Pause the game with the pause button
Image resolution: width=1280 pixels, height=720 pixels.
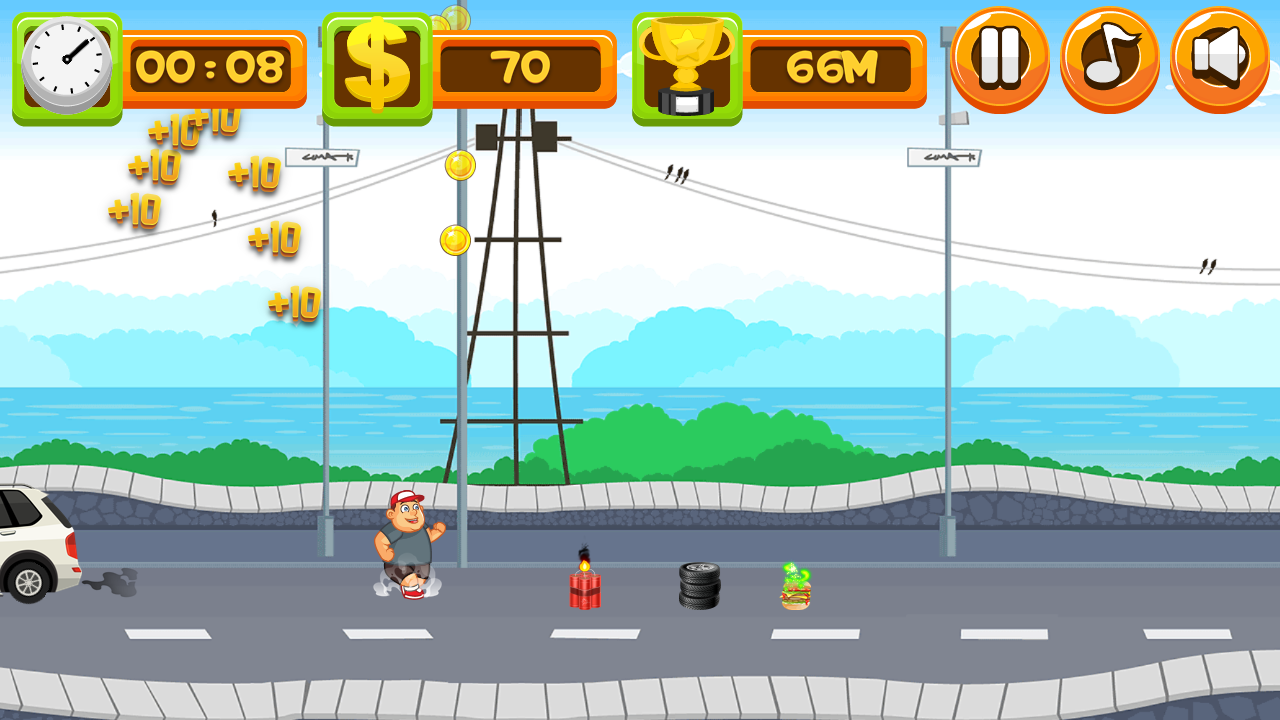(999, 58)
